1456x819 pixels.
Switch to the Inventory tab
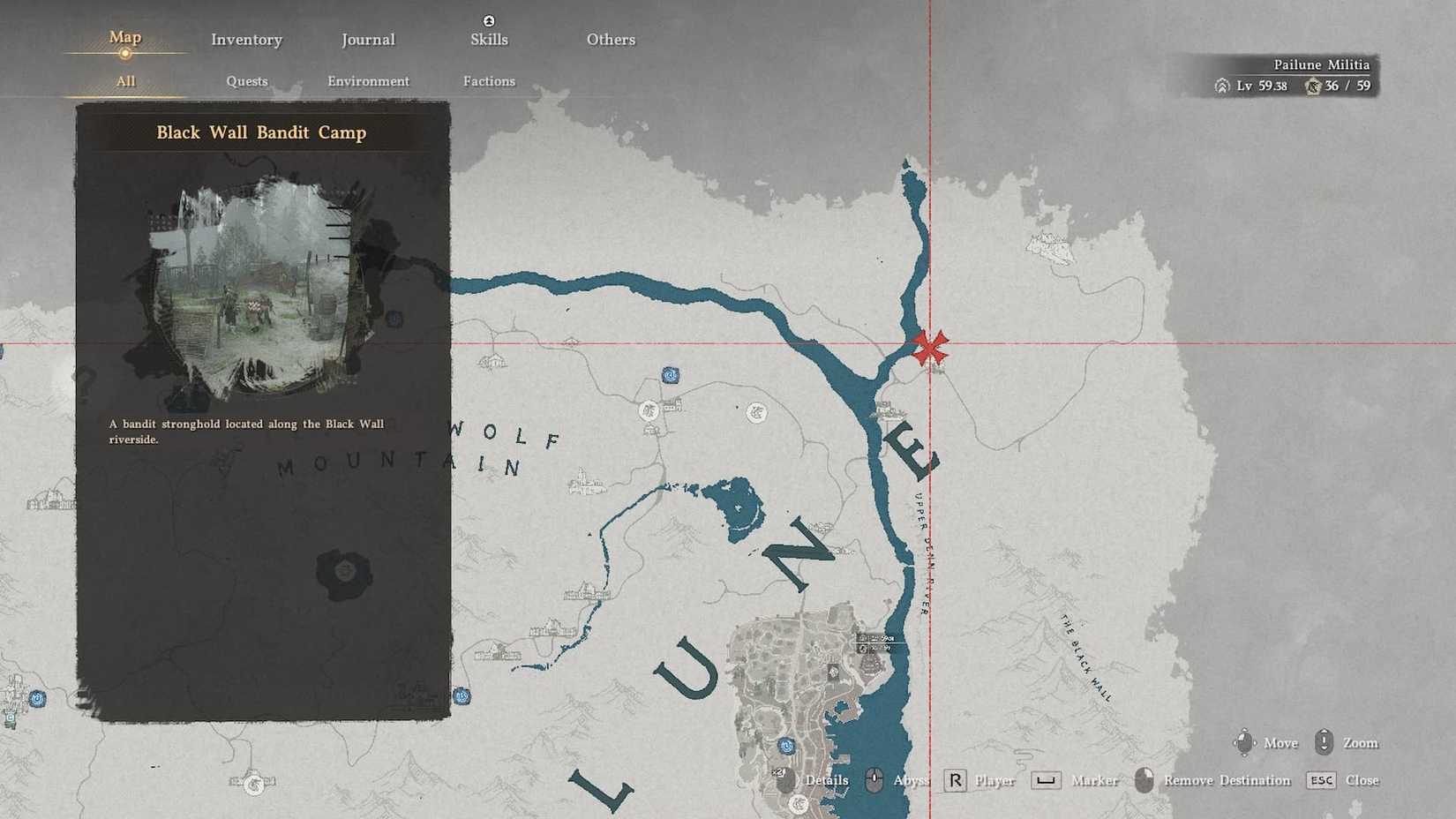coord(246,39)
